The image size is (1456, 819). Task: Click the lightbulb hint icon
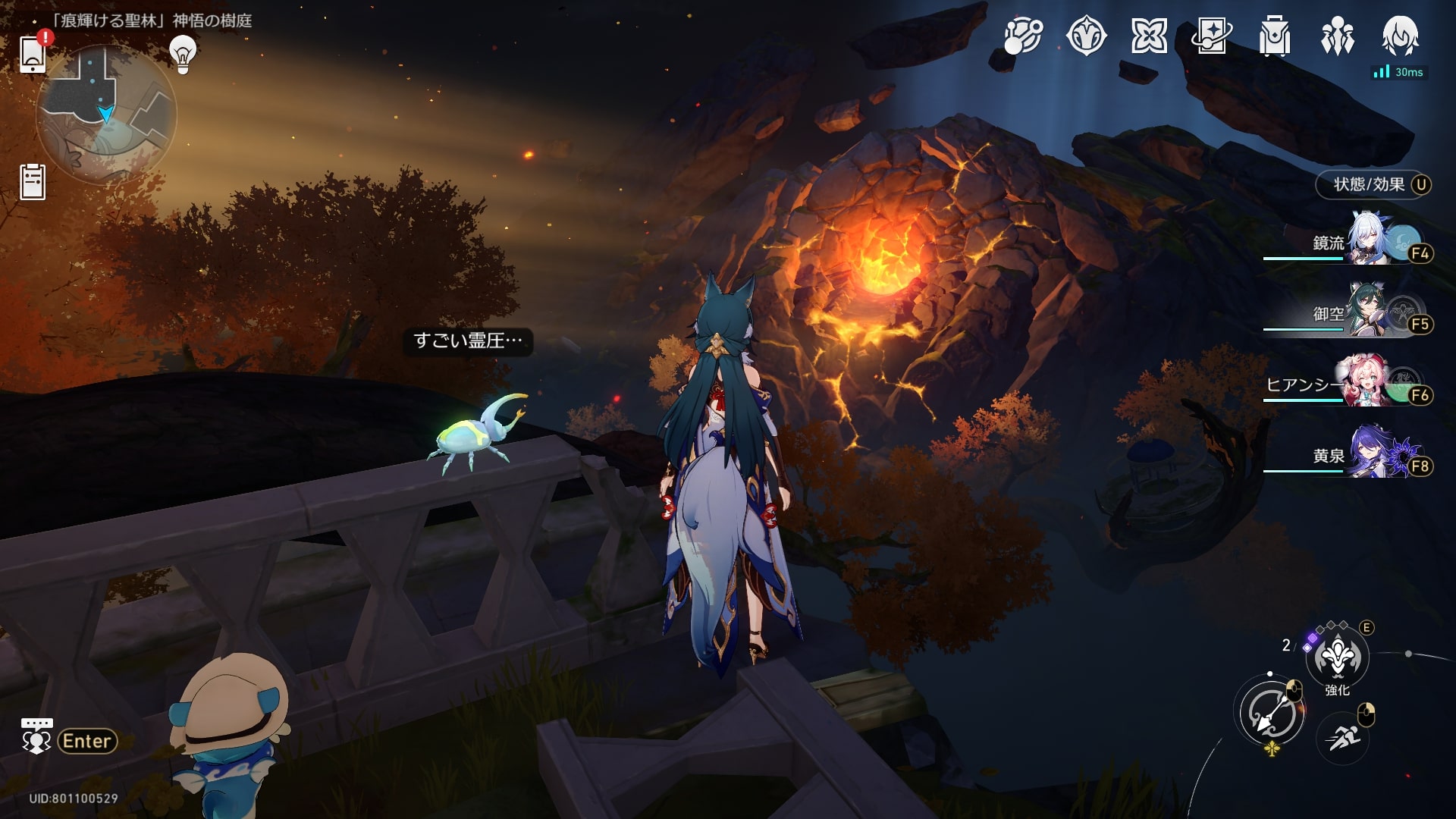(183, 53)
